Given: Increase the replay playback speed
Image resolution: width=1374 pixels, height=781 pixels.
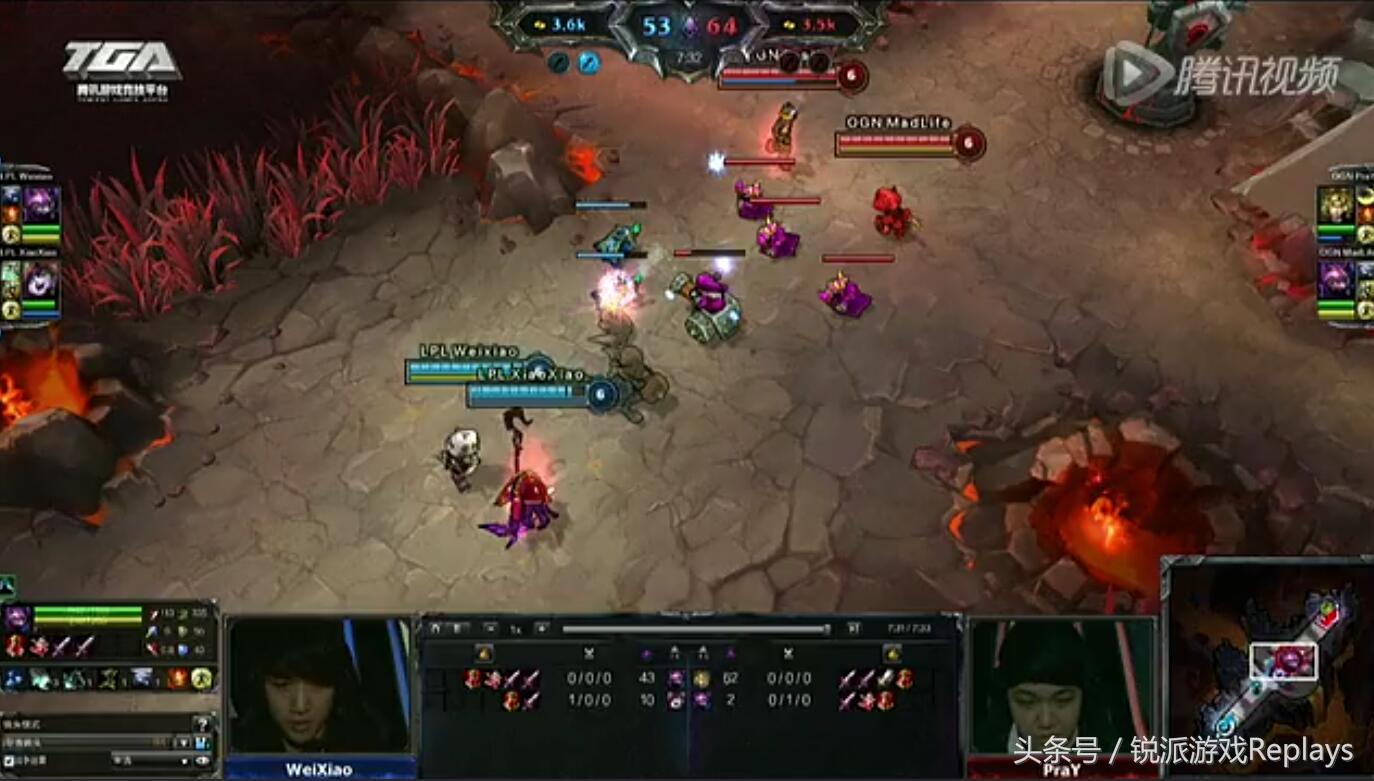Looking at the screenshot, I should tap(541, 629).
